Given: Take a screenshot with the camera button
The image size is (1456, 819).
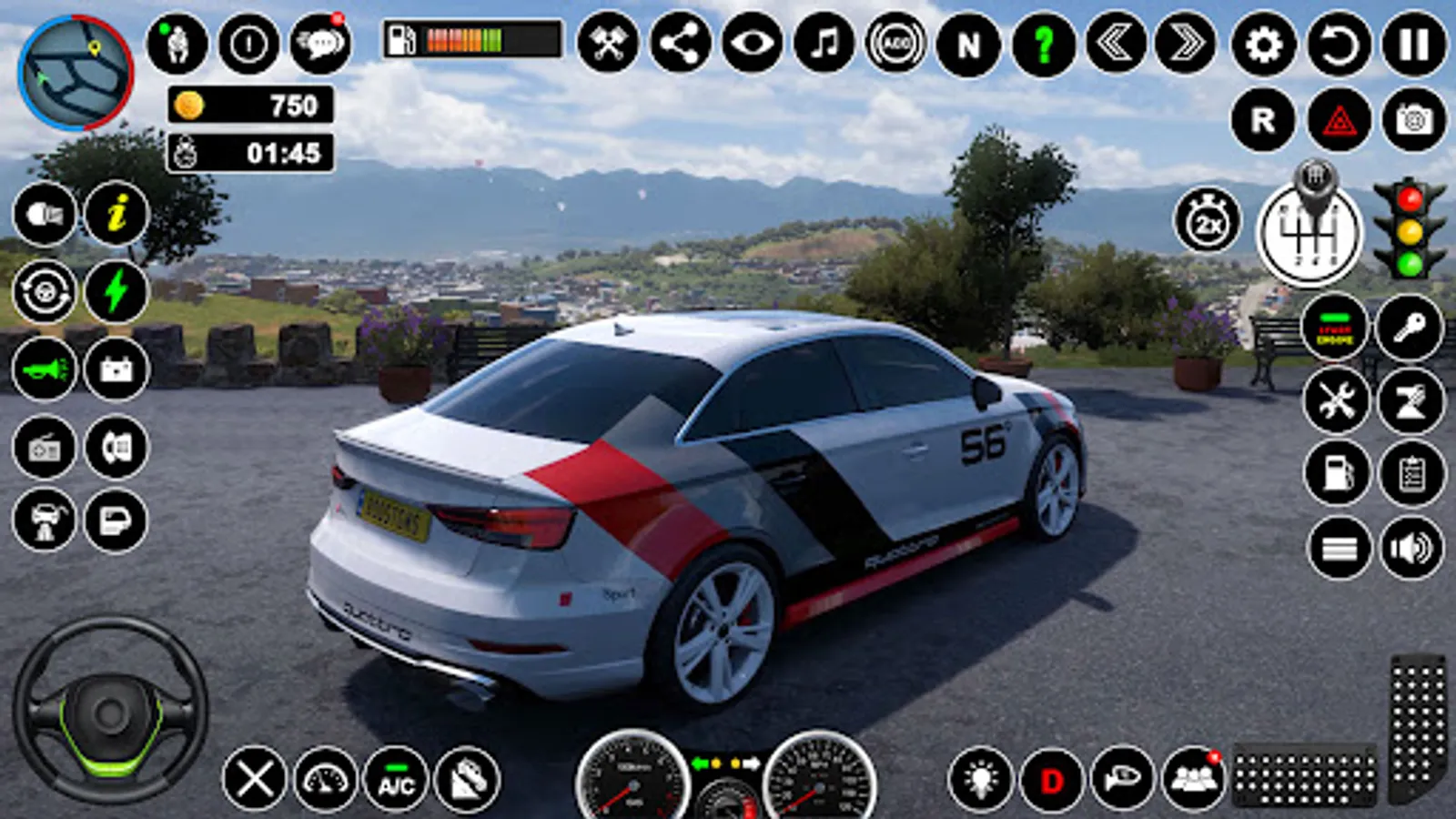Looking at the screenshot, I should tap(1414, 120).
